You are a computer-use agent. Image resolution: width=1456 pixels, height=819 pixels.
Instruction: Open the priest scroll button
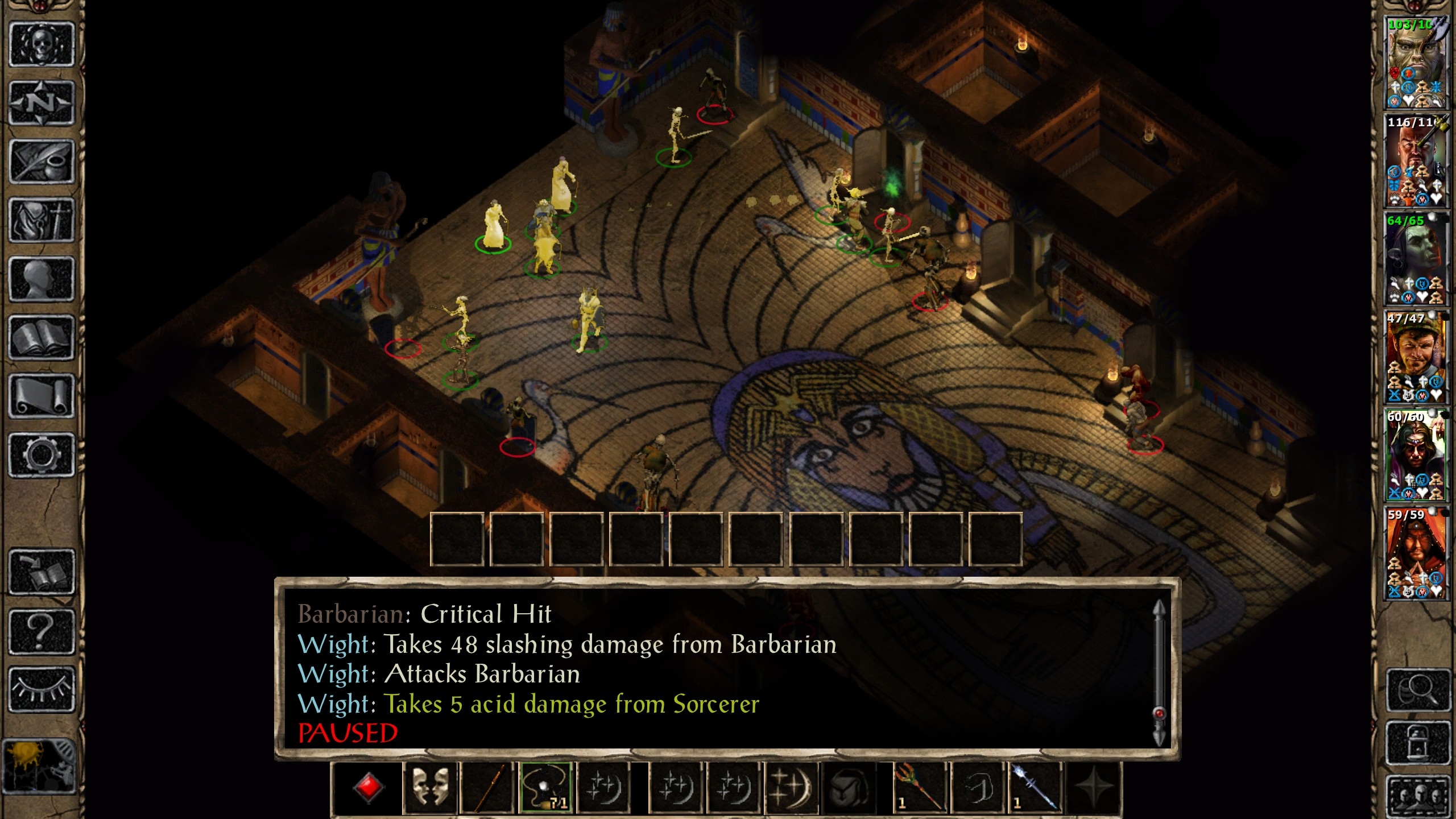[x=42, y=396]
